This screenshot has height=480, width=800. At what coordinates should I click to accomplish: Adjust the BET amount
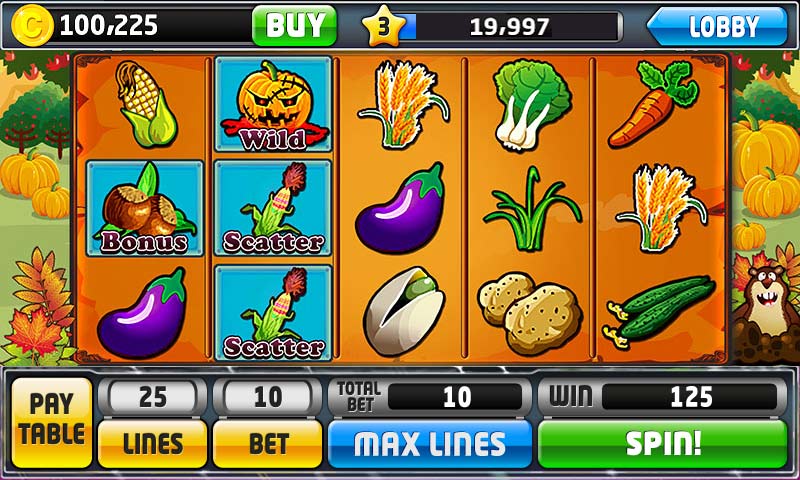[268, 443]
